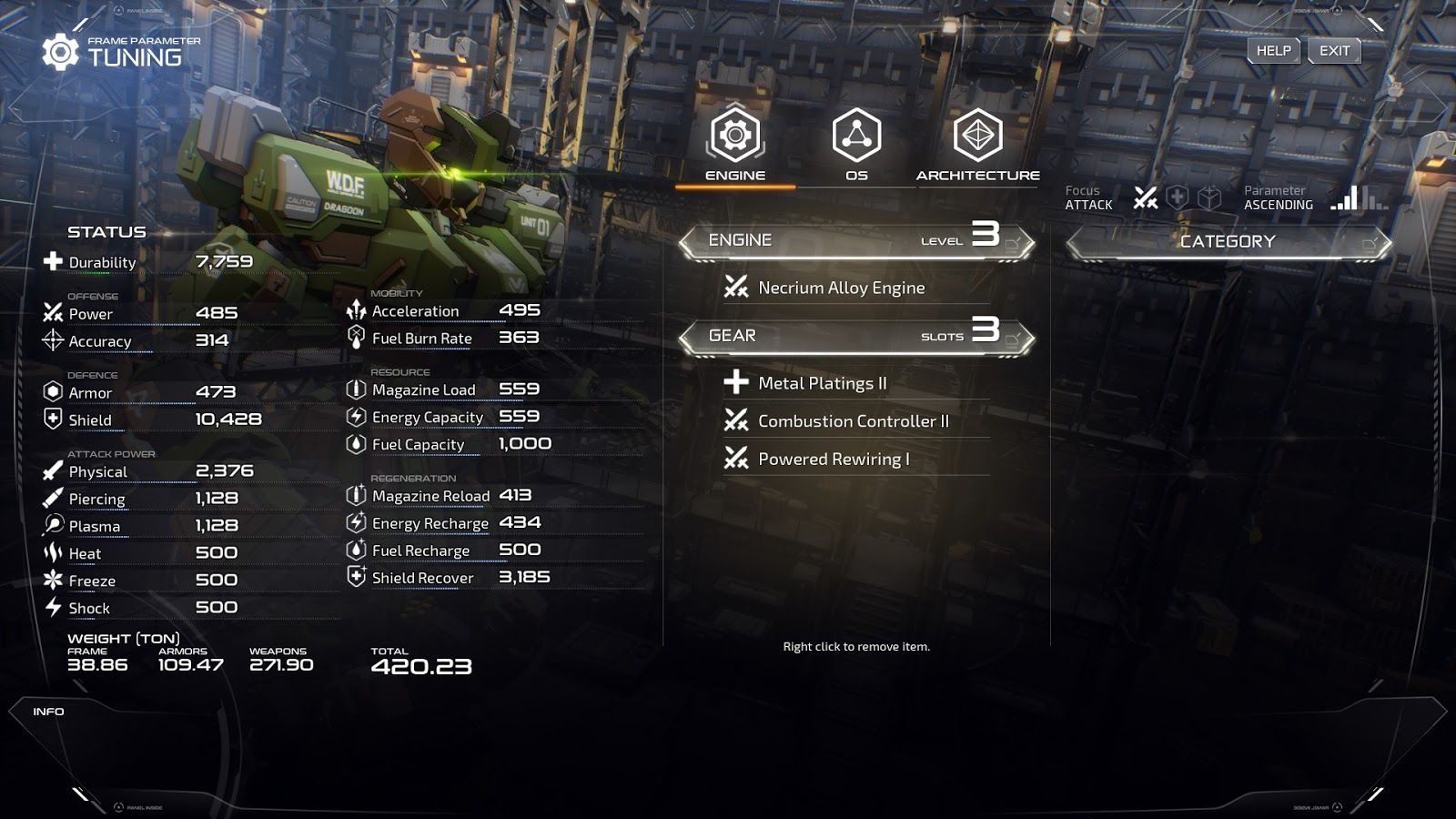Choose ascending parameter sort bars
Image resolution: width=1456 pixels, height=819 pixels.
point(1344,198)
